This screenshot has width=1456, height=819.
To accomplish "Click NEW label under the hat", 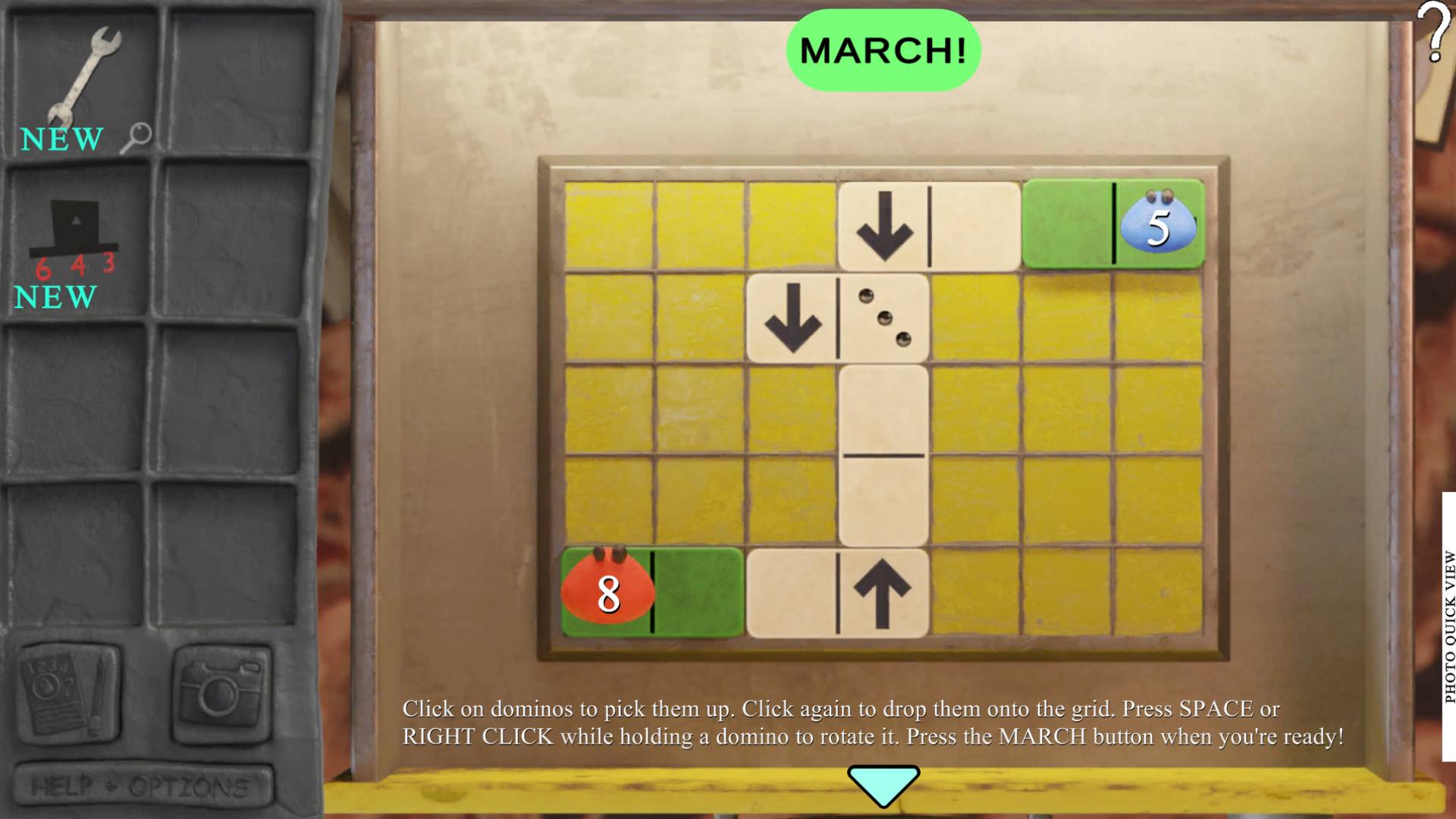I will pos(53,297).
